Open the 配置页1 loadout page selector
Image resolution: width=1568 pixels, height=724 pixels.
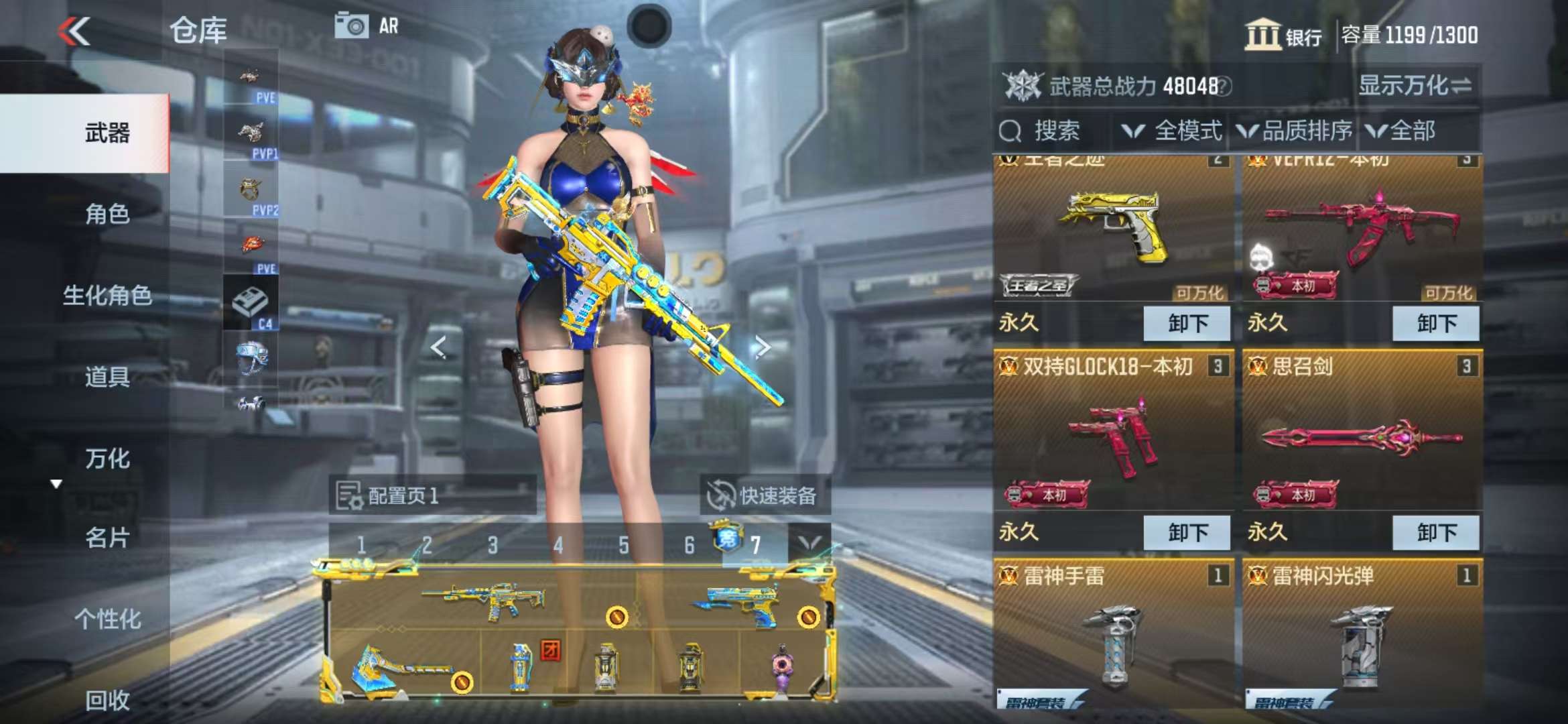click(x=432, y=495)
